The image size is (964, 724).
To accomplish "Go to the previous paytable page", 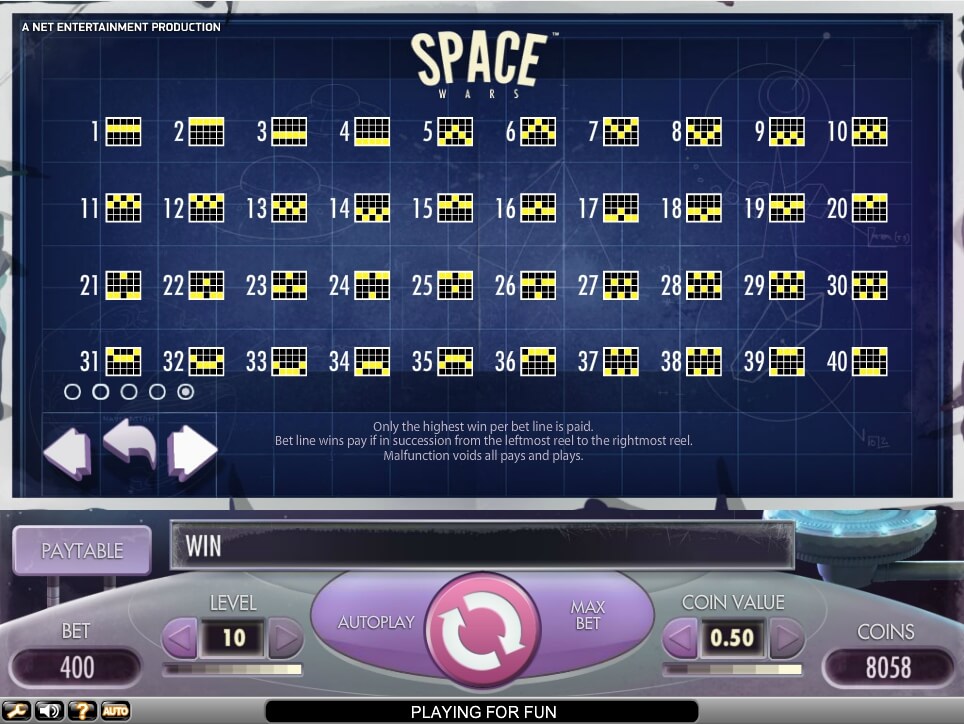I will [68, 452].
